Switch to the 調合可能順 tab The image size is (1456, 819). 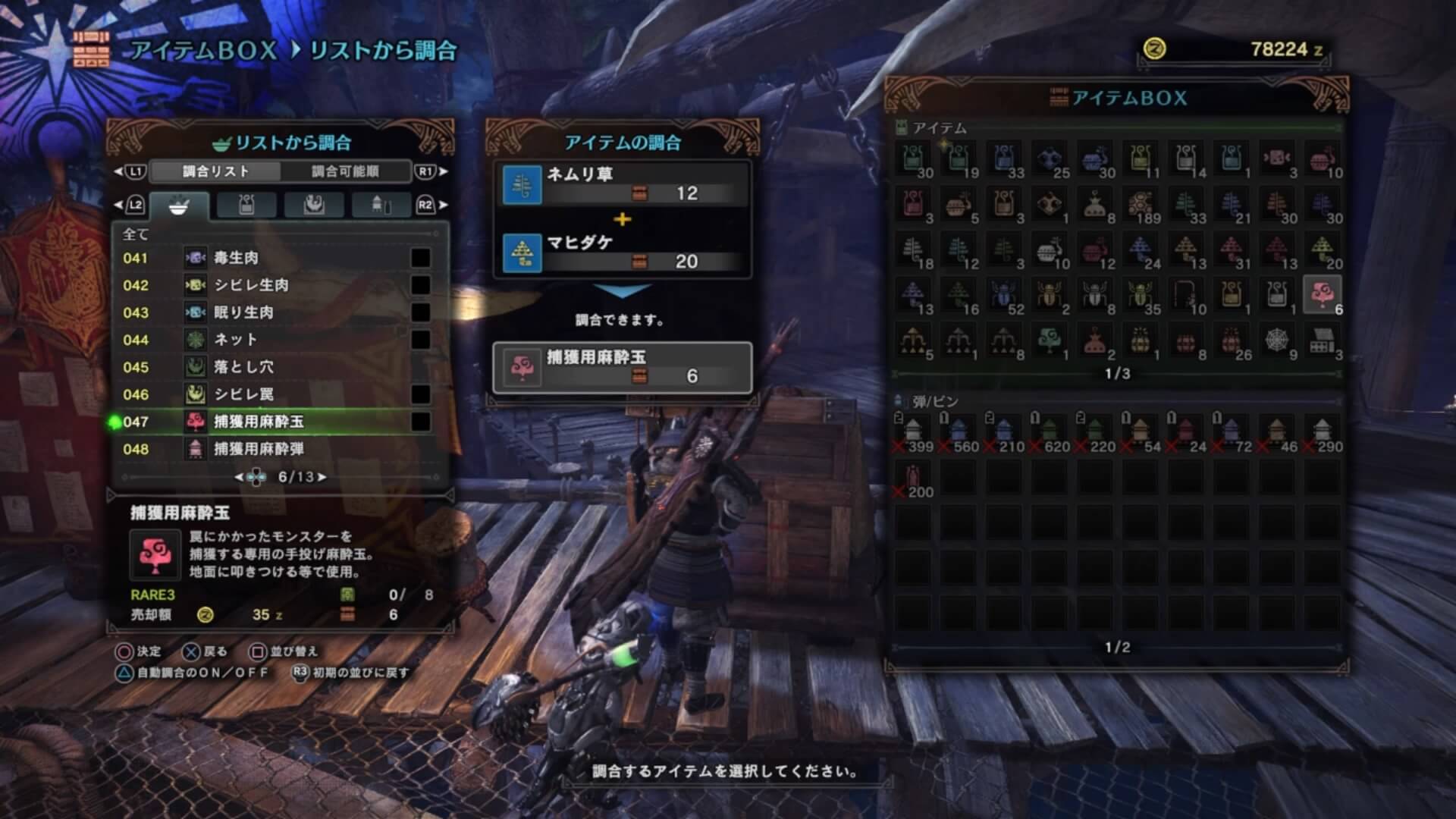coord(345,171)
